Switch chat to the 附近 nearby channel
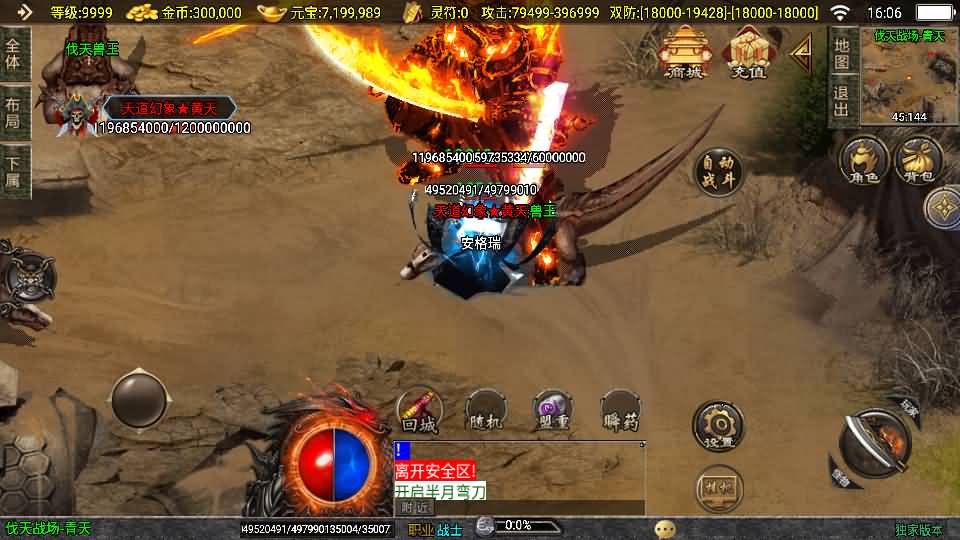 tap(415, 507)
